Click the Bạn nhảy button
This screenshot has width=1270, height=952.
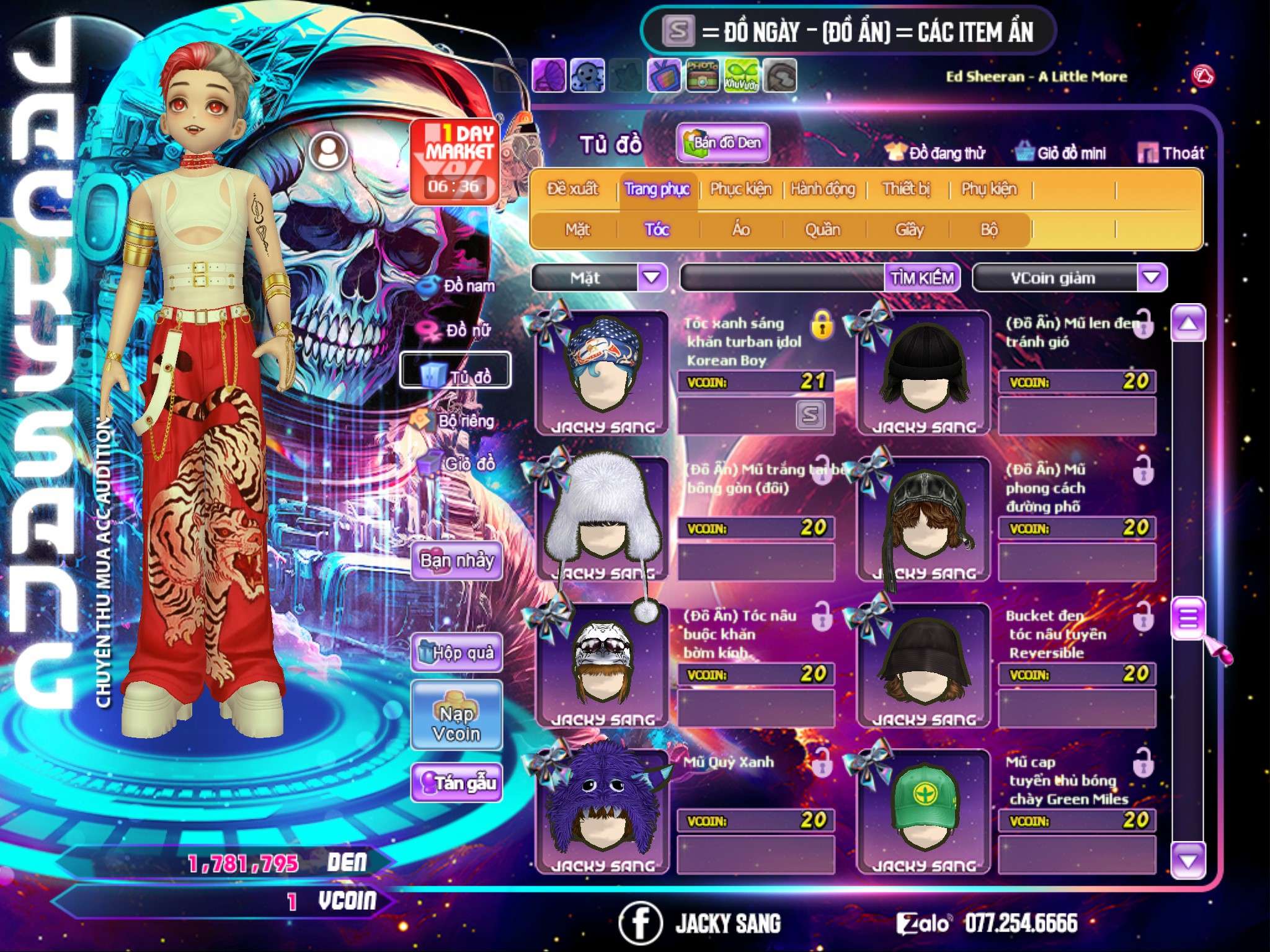coord(456,561)
